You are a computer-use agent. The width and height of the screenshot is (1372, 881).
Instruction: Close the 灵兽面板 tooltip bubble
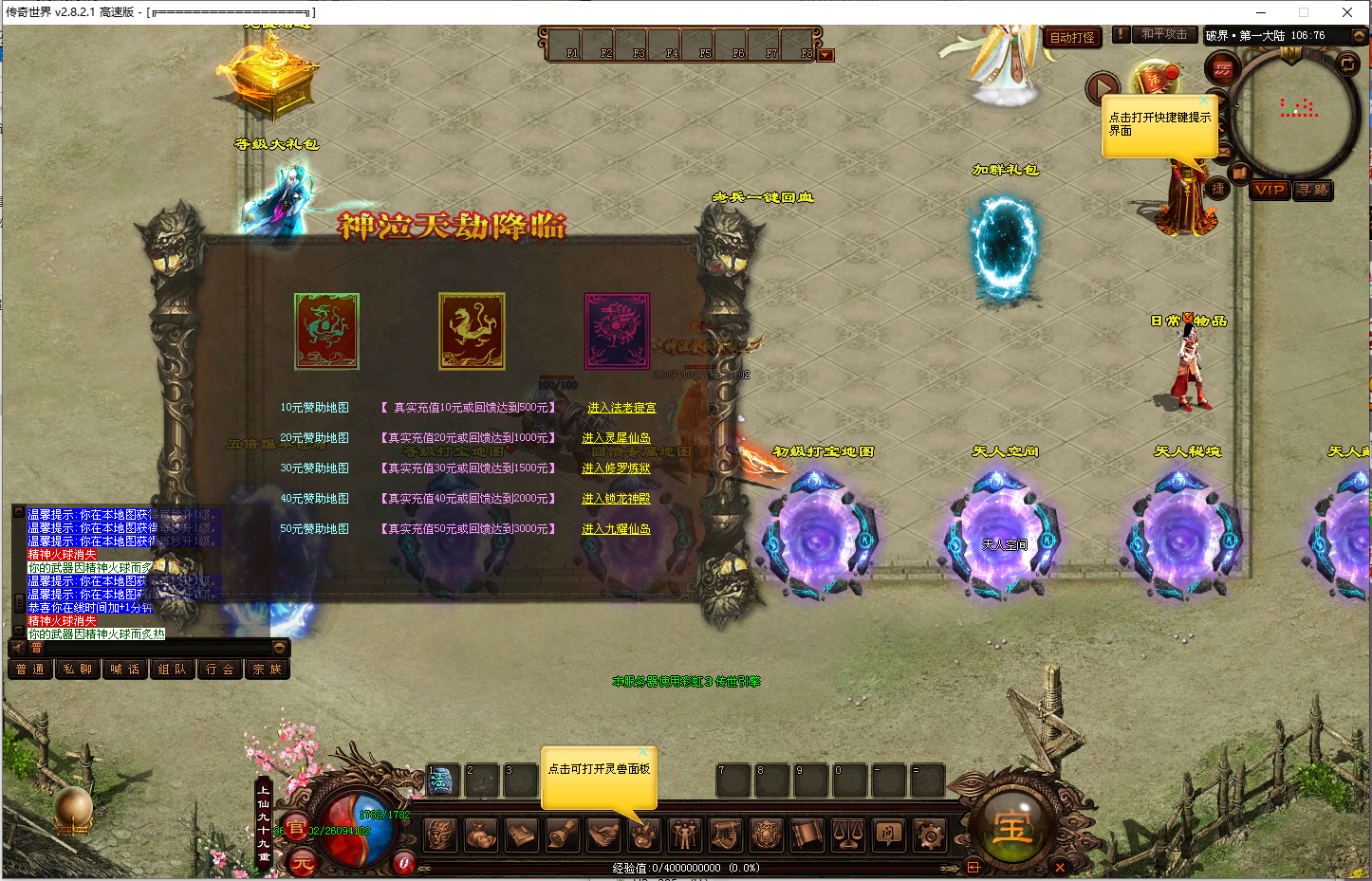point(642,752)
